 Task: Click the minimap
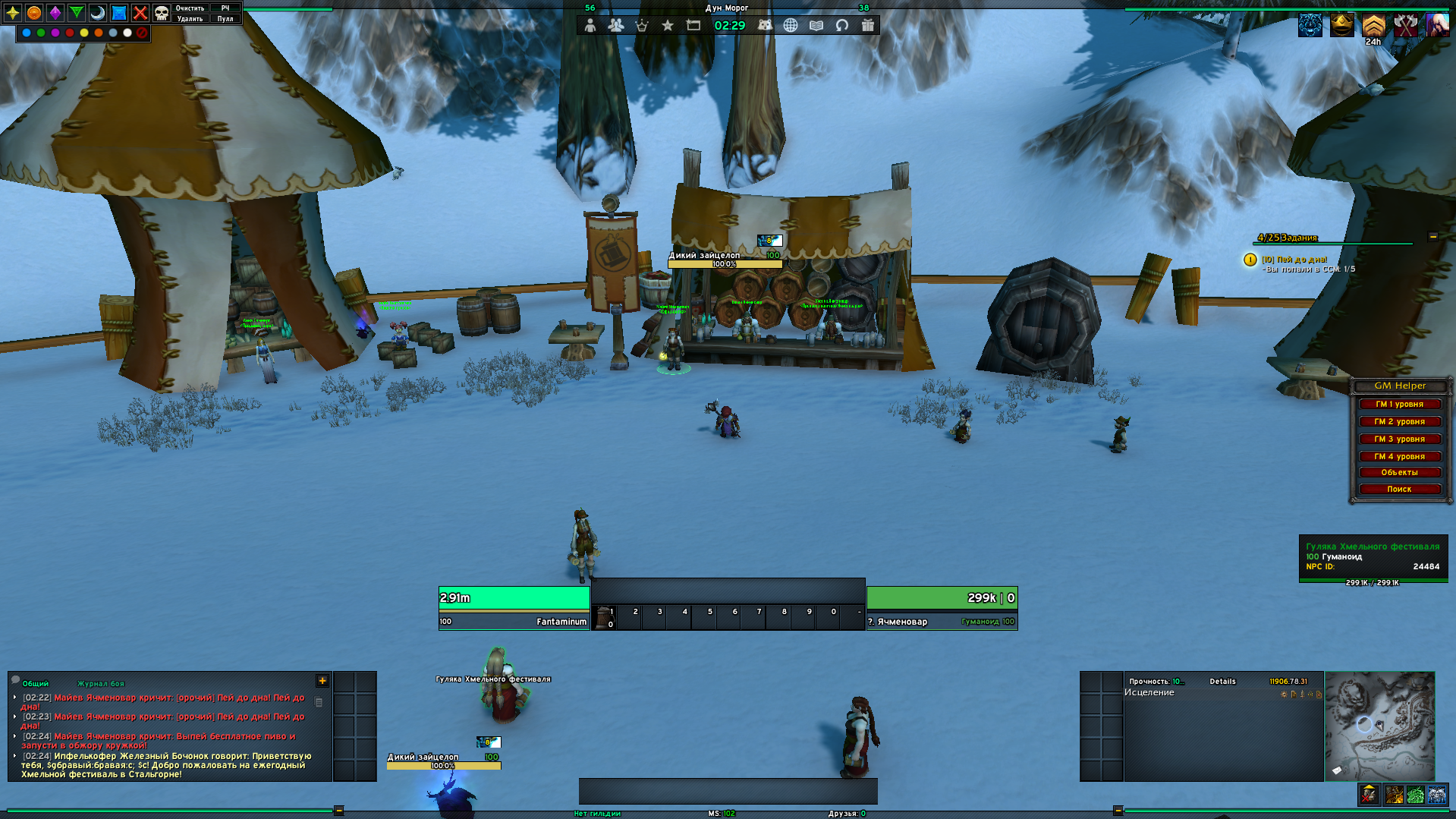(1379, 726)
